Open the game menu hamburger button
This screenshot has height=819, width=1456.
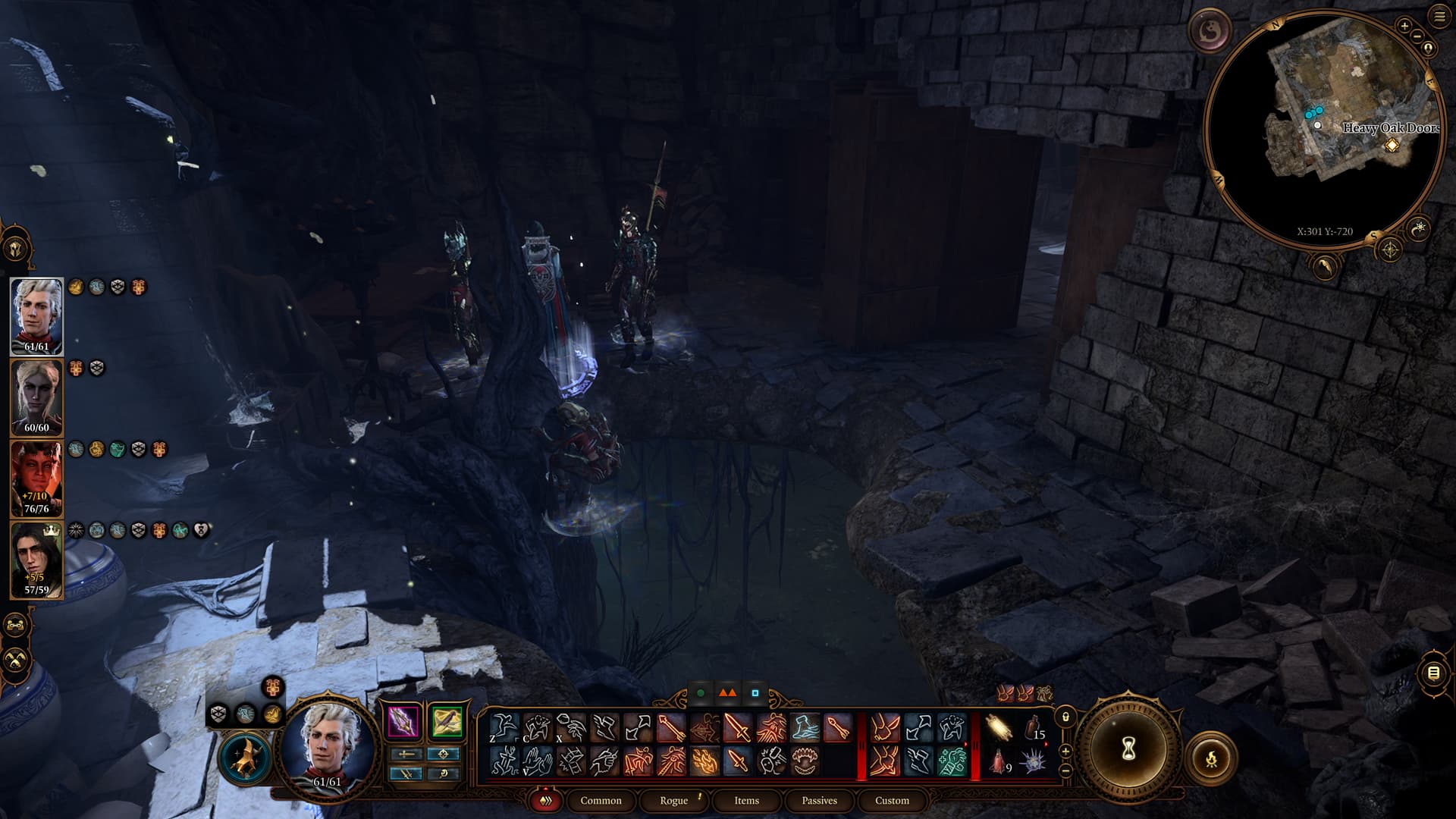pyautogui.click(x=1439, y=17)
